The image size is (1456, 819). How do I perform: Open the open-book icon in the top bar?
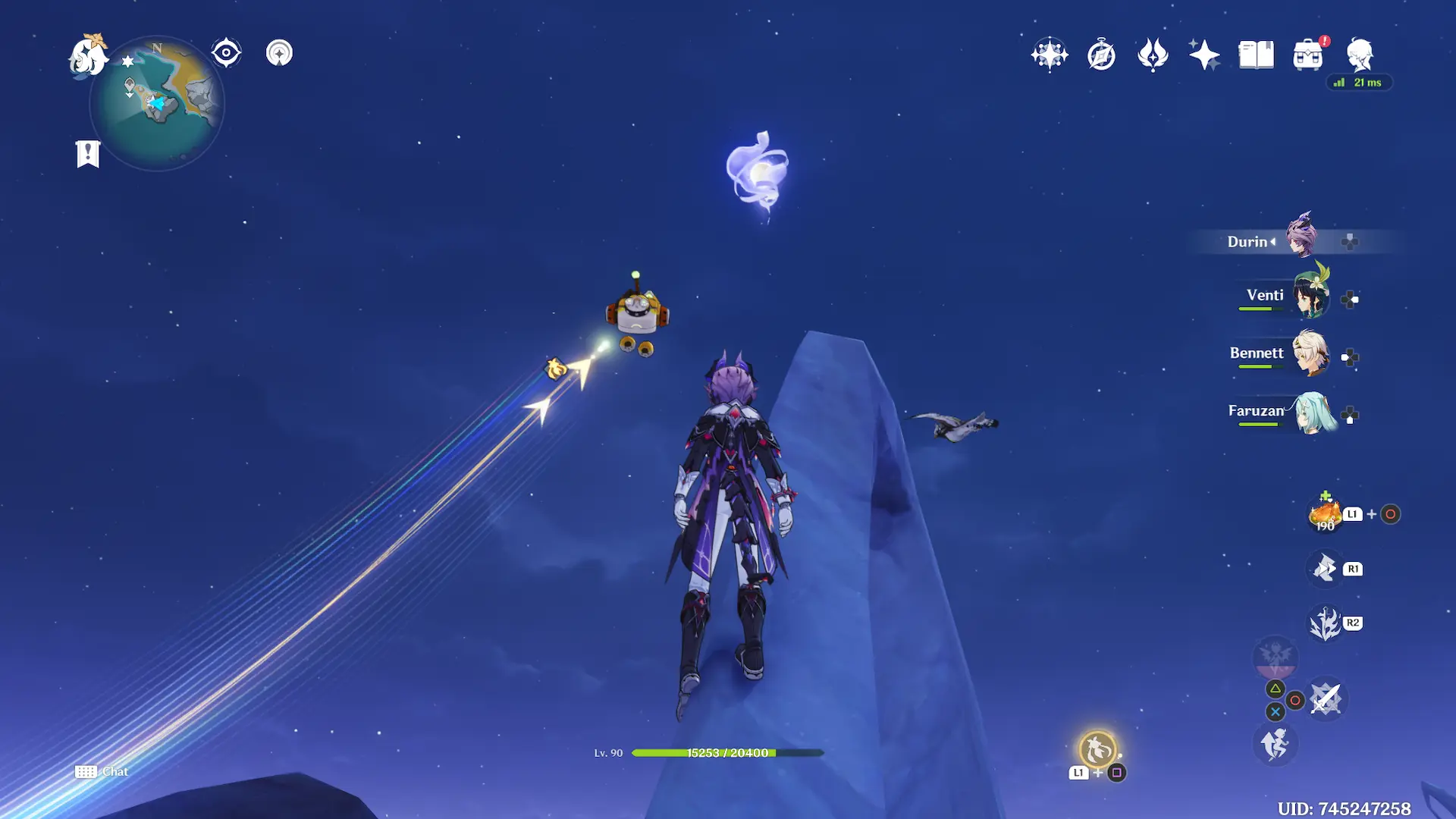pos(1256,55)
